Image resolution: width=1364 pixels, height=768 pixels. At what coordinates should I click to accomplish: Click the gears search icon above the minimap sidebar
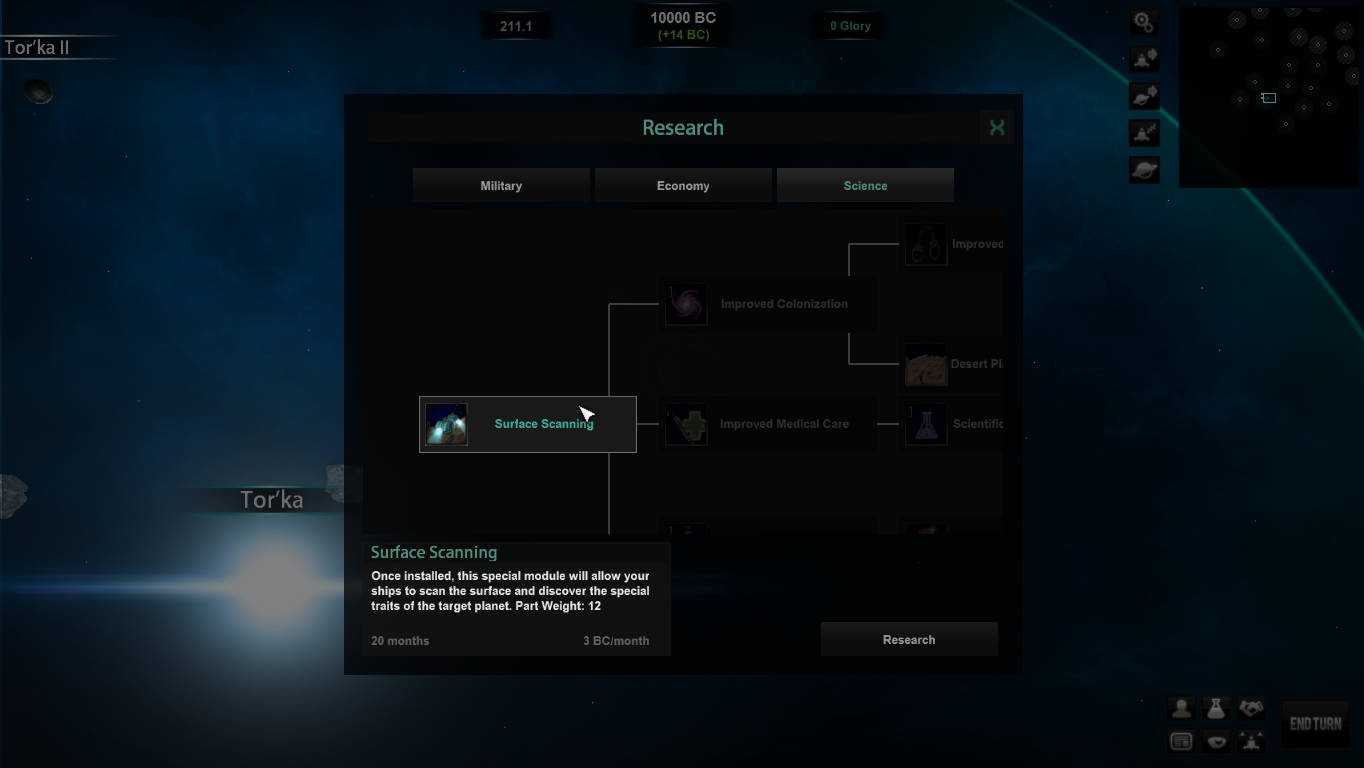1143,20
